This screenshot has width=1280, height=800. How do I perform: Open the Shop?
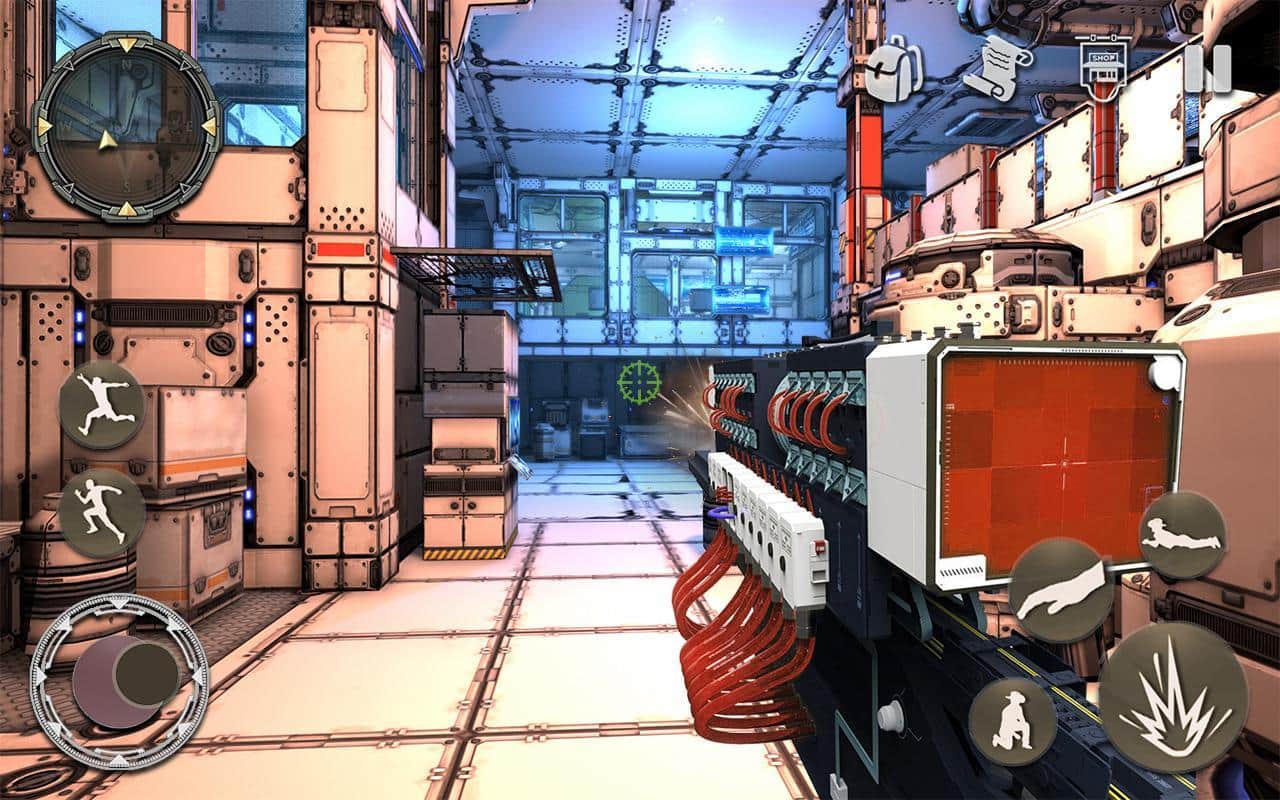tap(1104, 70)
